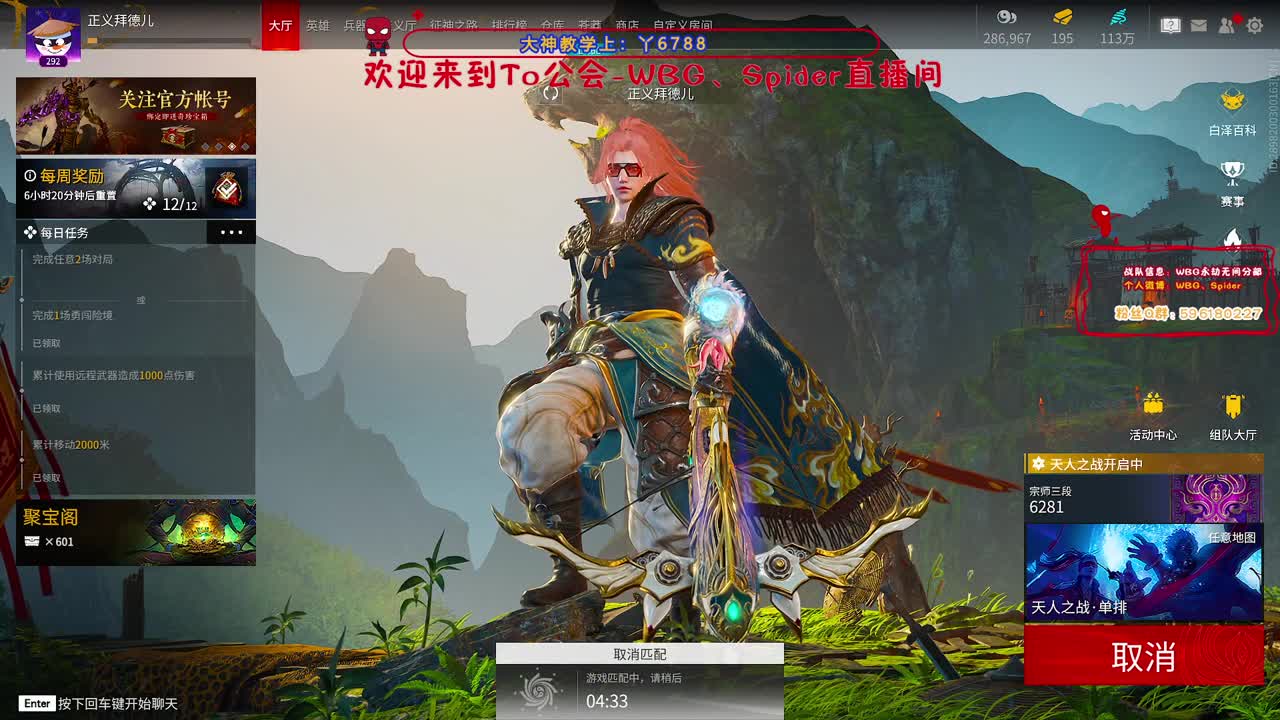Click the tae silver icon showing 286,967

click(1006, 18)
